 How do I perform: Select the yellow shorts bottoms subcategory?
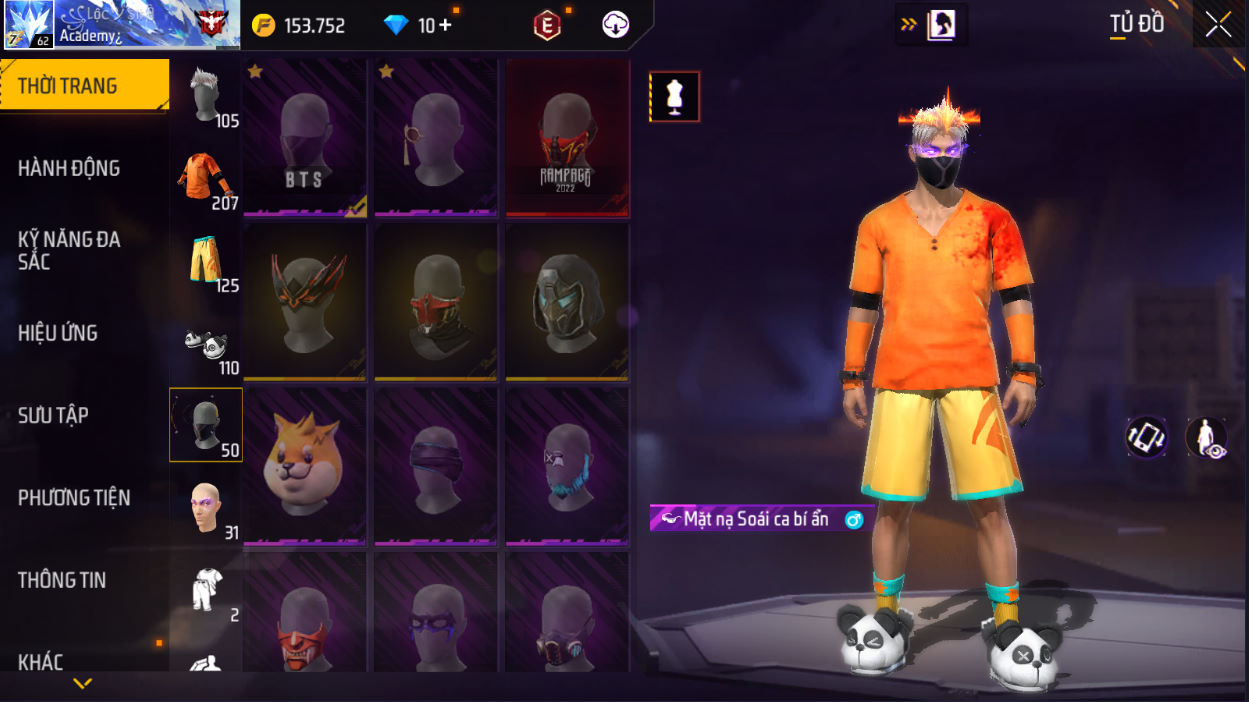(x=206, y=262)
